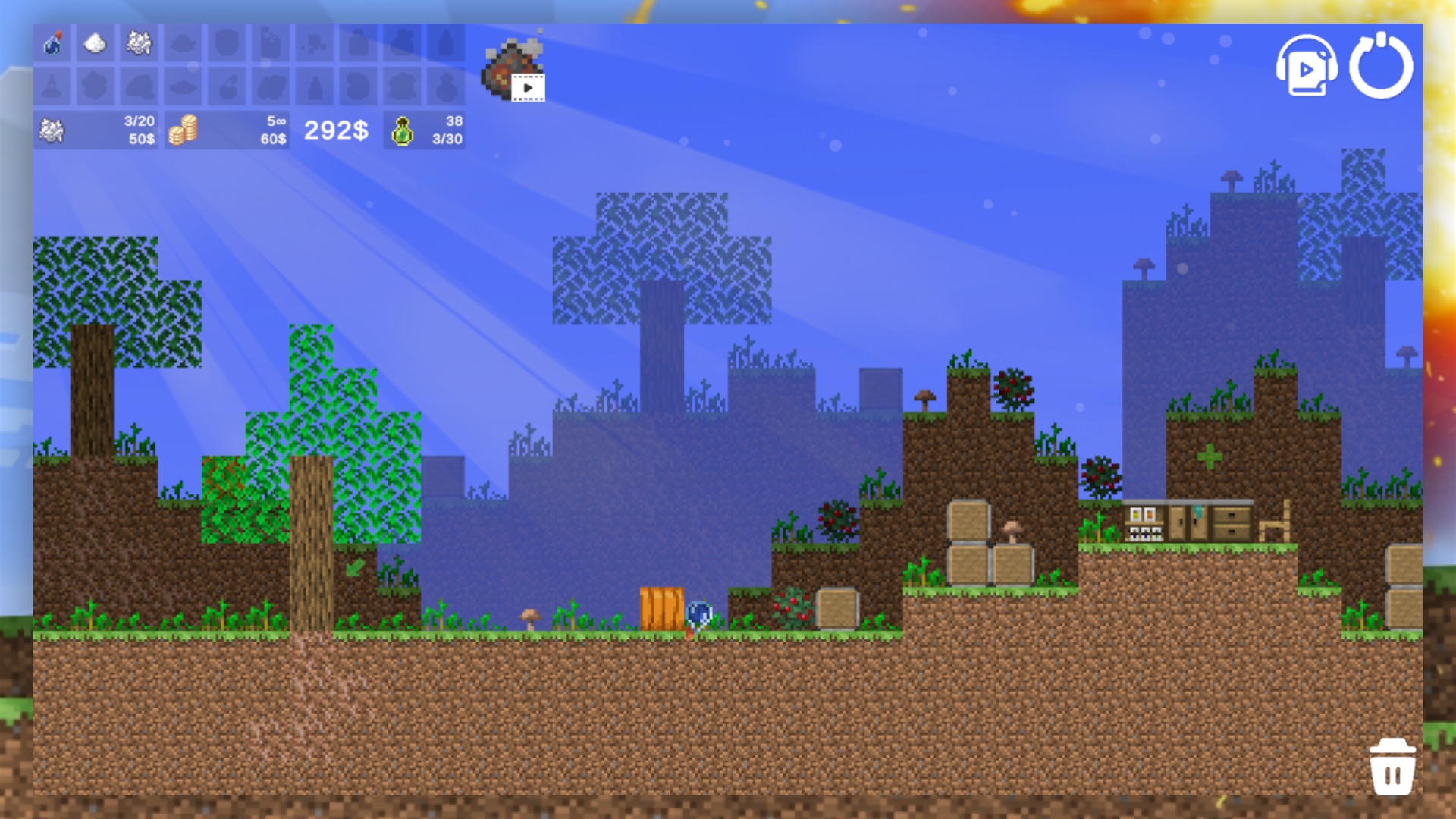Click the green potion counter showing 3/30

[425, 130]
